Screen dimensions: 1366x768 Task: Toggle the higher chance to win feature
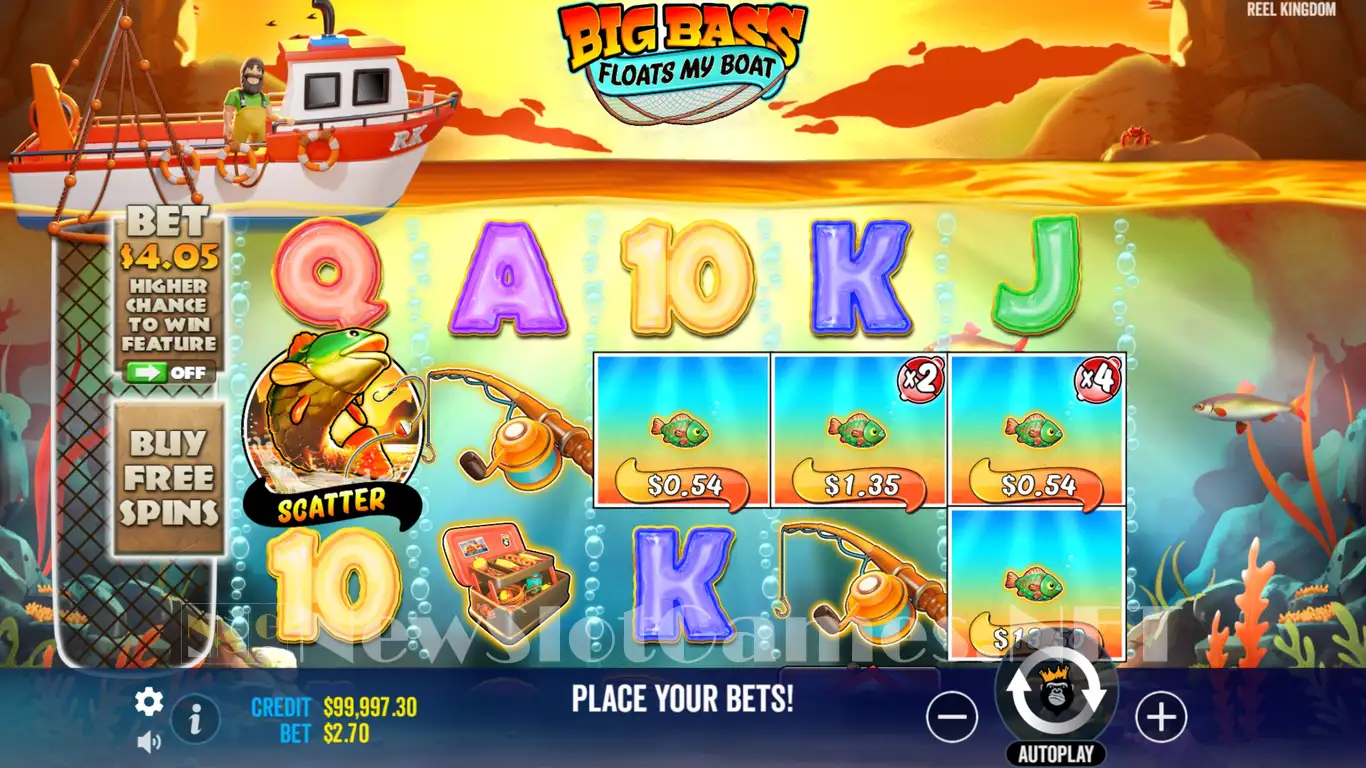pyautogui.click(x=168, y=373)
